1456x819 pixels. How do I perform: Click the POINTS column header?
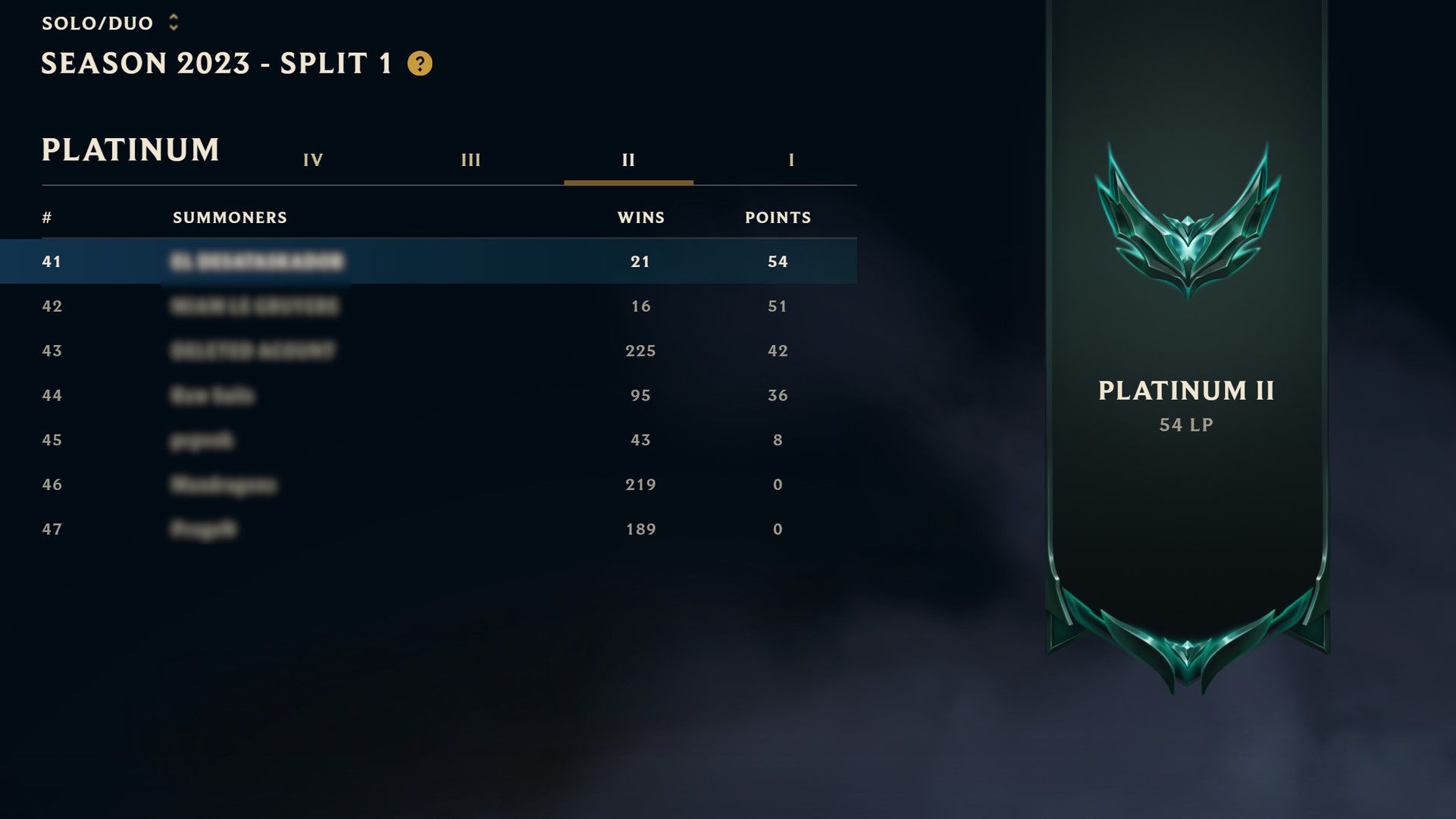(x=778, y=218)
